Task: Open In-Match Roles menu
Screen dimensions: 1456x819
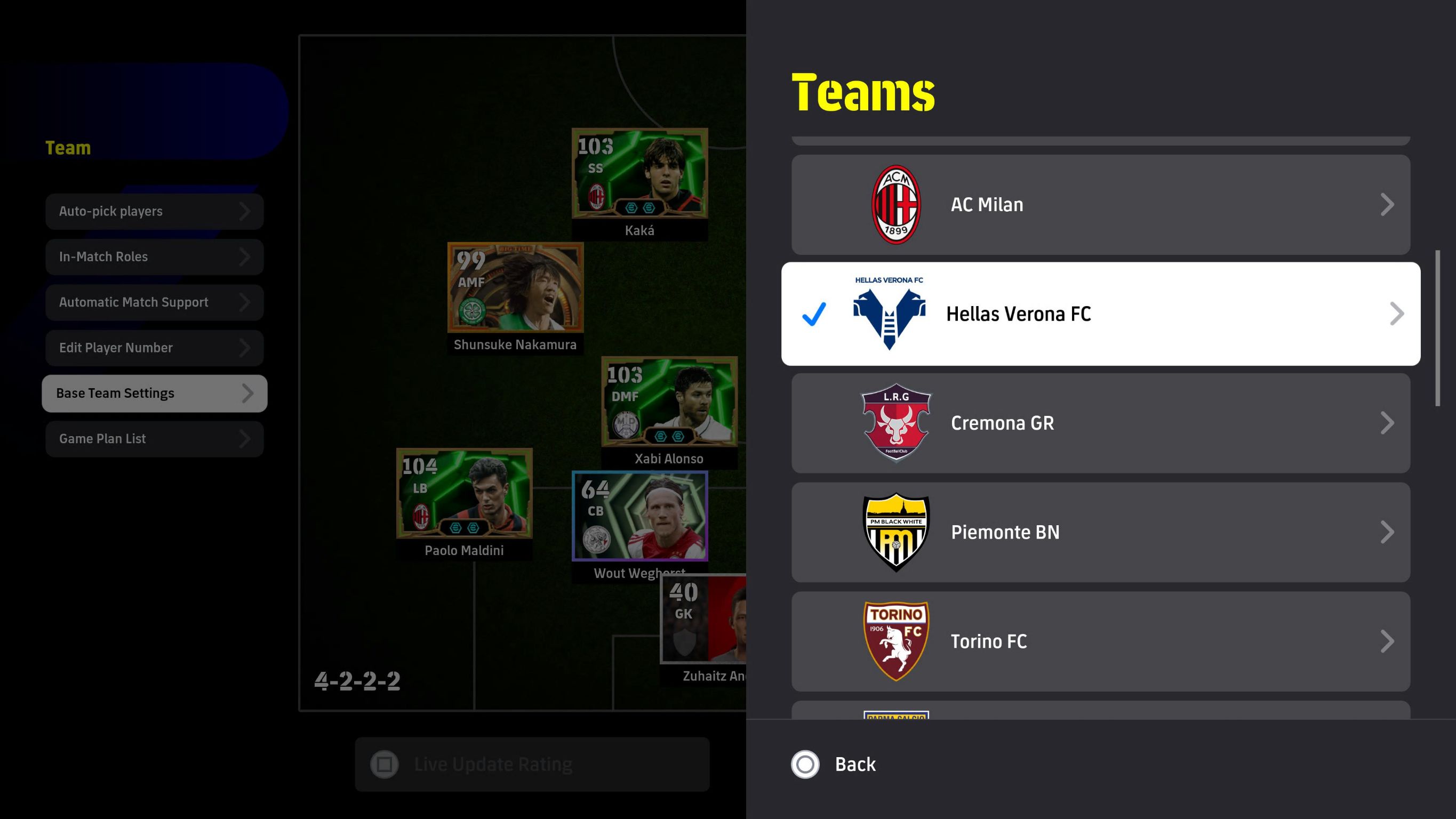Action: 154,256
